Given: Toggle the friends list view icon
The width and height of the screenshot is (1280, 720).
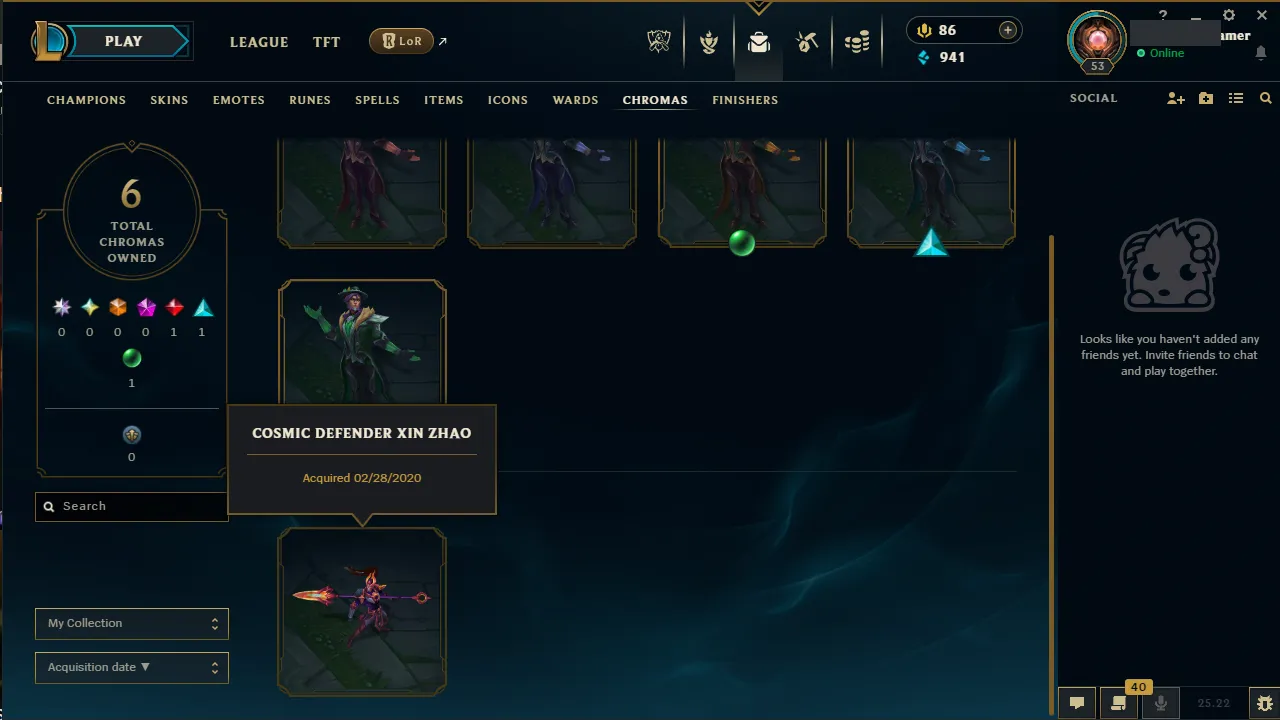Looking at the screenshot, I should coord(1236,98).
